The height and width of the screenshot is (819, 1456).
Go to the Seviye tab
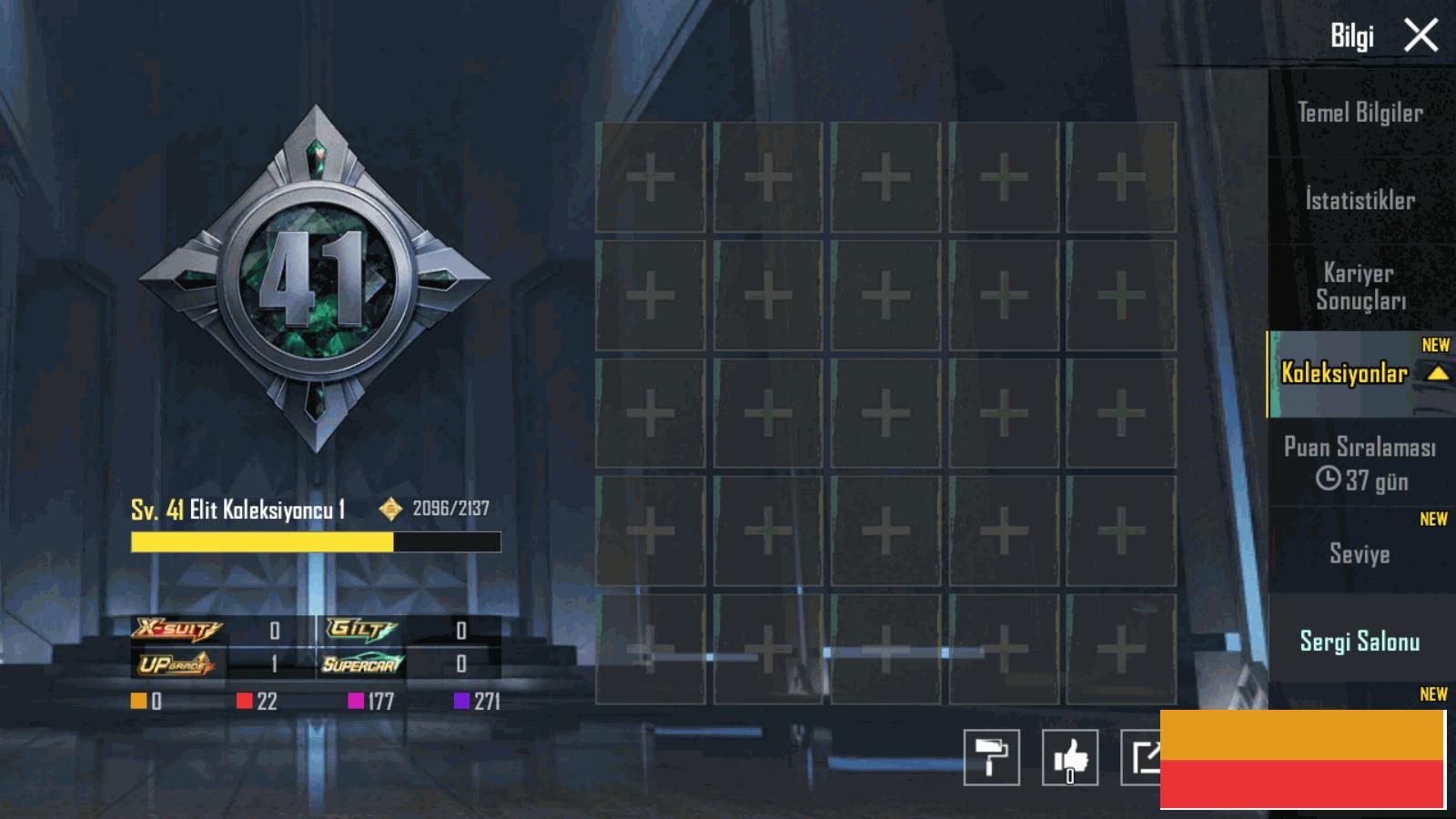(1360, 553)
